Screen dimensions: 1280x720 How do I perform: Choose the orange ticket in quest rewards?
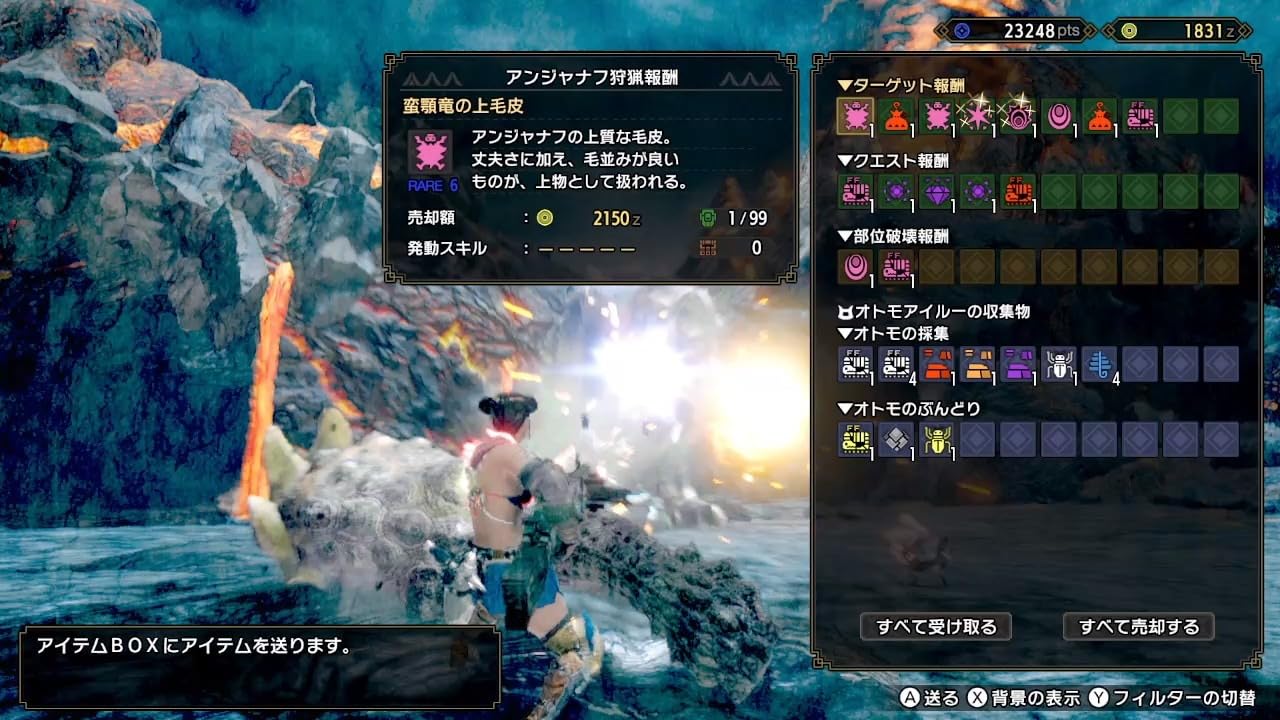point(1018,190)
